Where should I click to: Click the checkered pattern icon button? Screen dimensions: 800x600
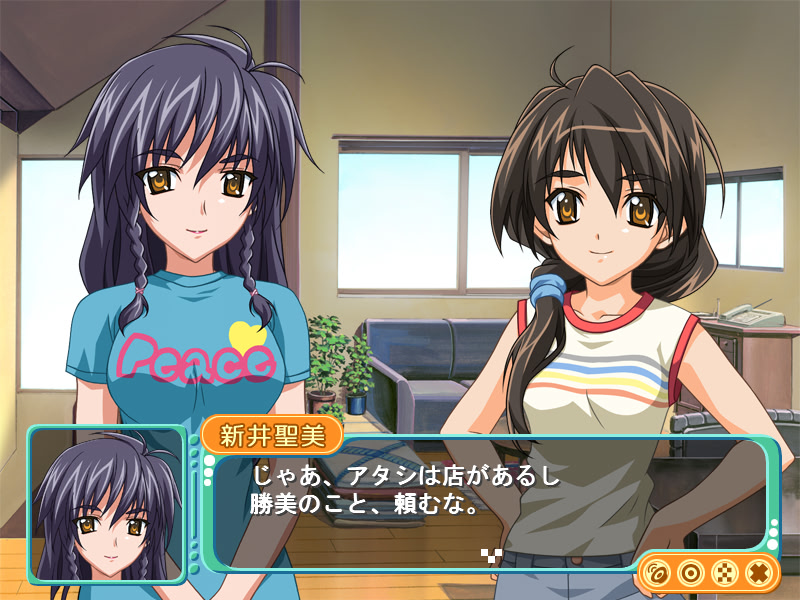(x=724, y=573)
